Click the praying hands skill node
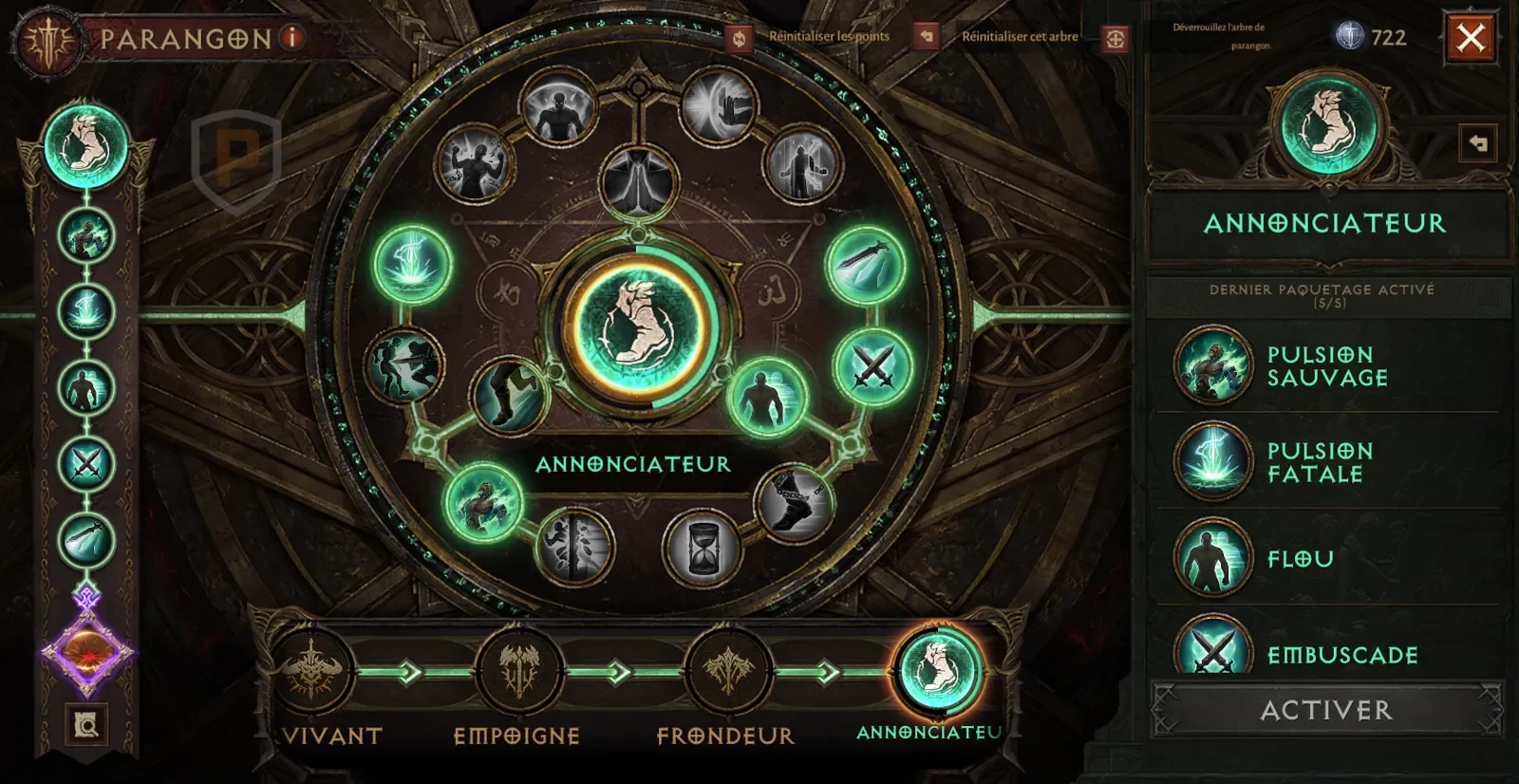 [639, 181]
